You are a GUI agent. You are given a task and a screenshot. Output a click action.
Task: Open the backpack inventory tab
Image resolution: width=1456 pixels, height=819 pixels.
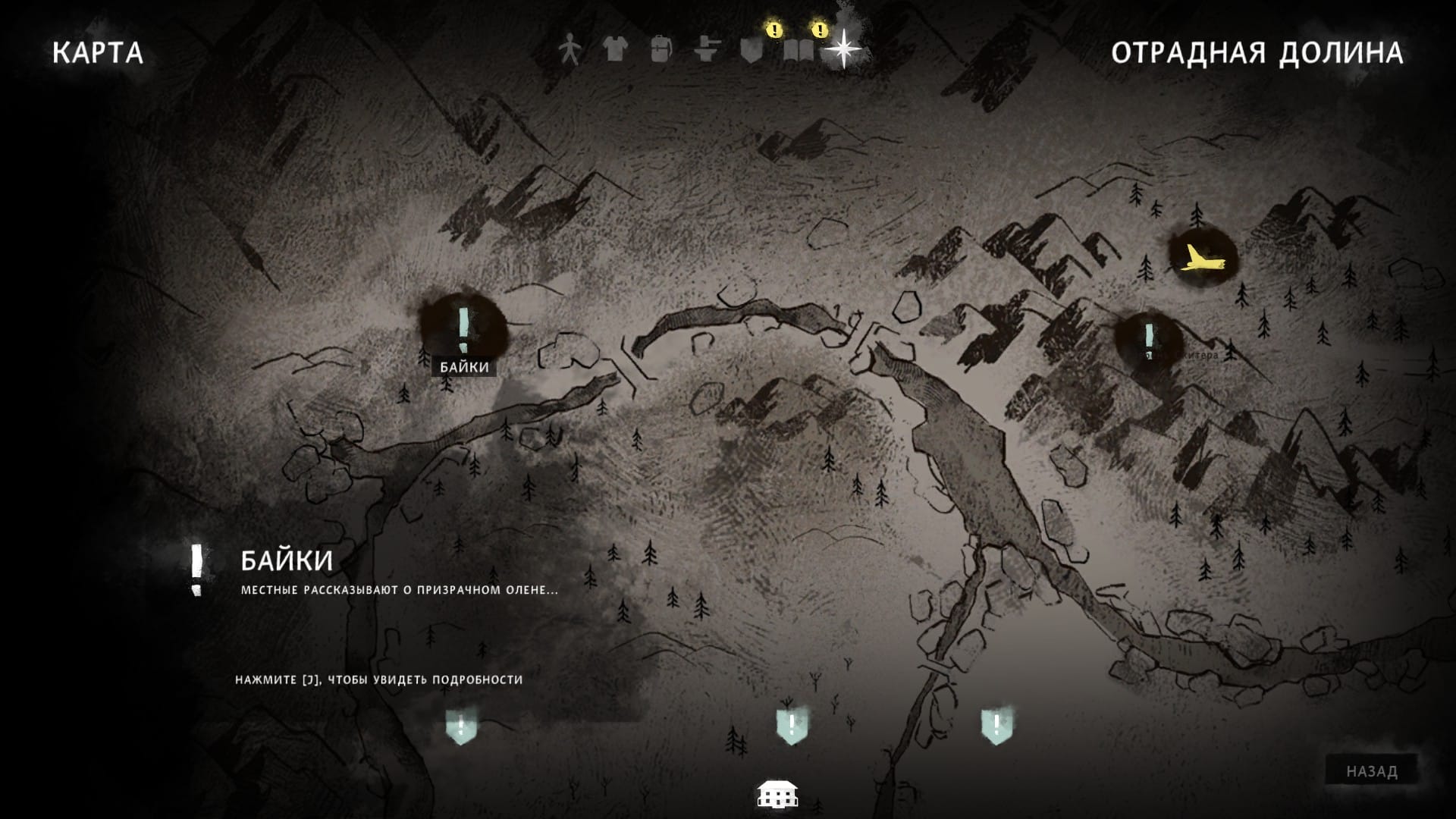coord(661,50)
